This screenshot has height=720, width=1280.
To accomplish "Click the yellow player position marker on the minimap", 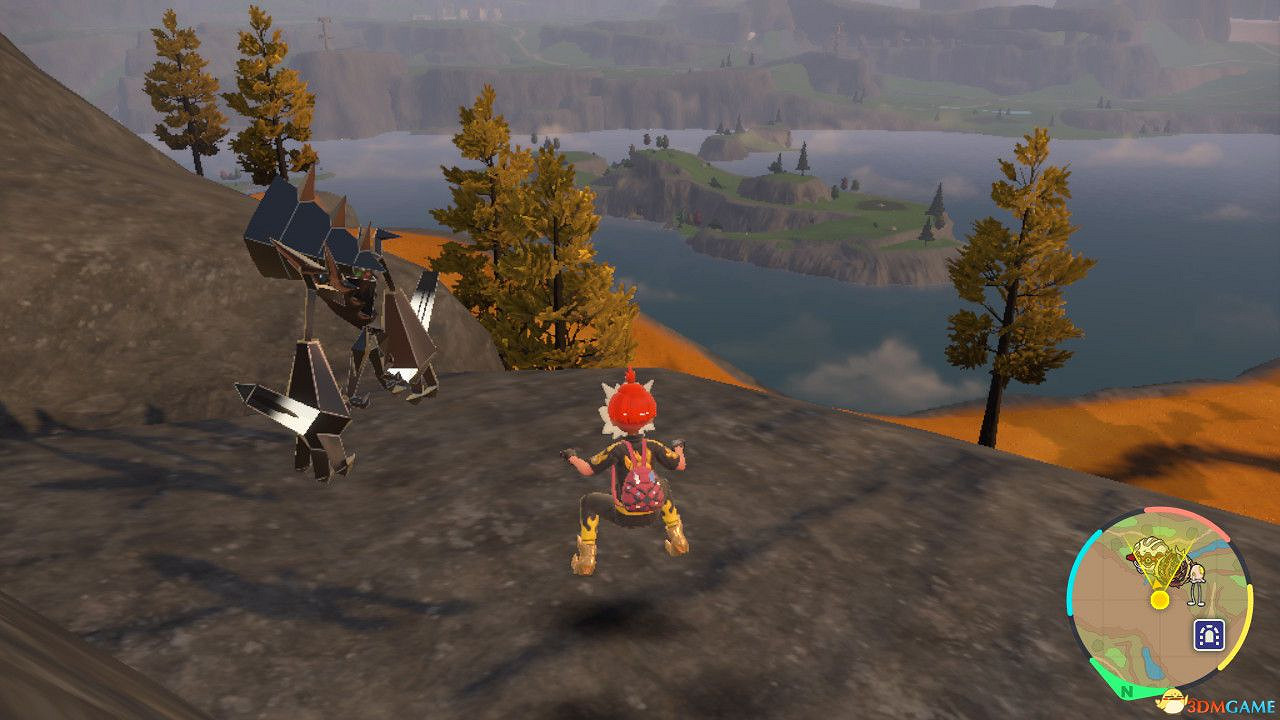I will (1160, 600).
